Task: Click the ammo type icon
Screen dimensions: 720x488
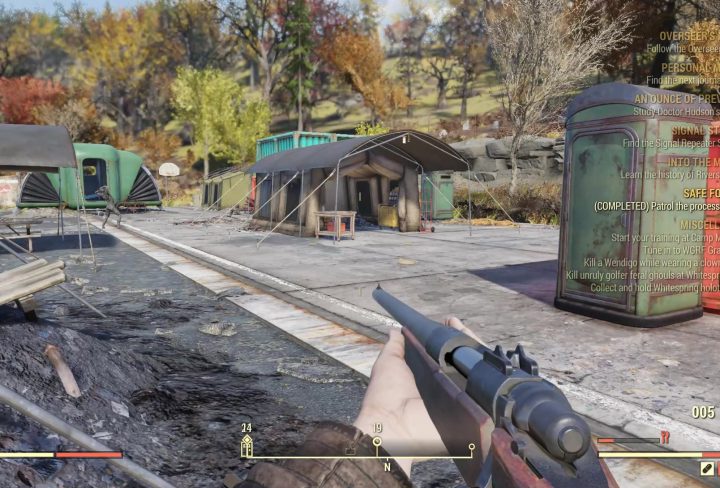Action: 708,468
